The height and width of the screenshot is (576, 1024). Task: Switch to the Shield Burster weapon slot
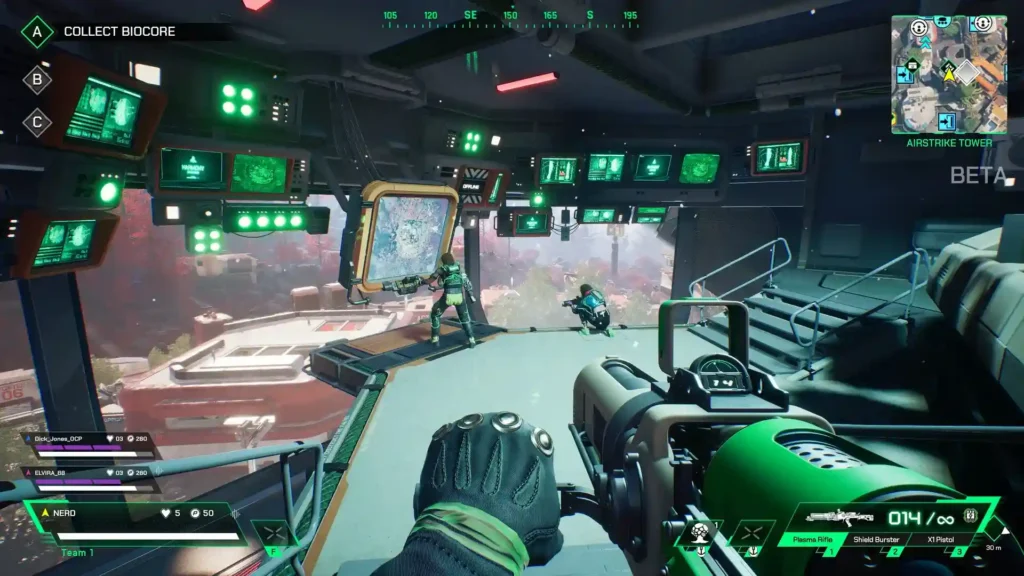(x=877, y=540)
